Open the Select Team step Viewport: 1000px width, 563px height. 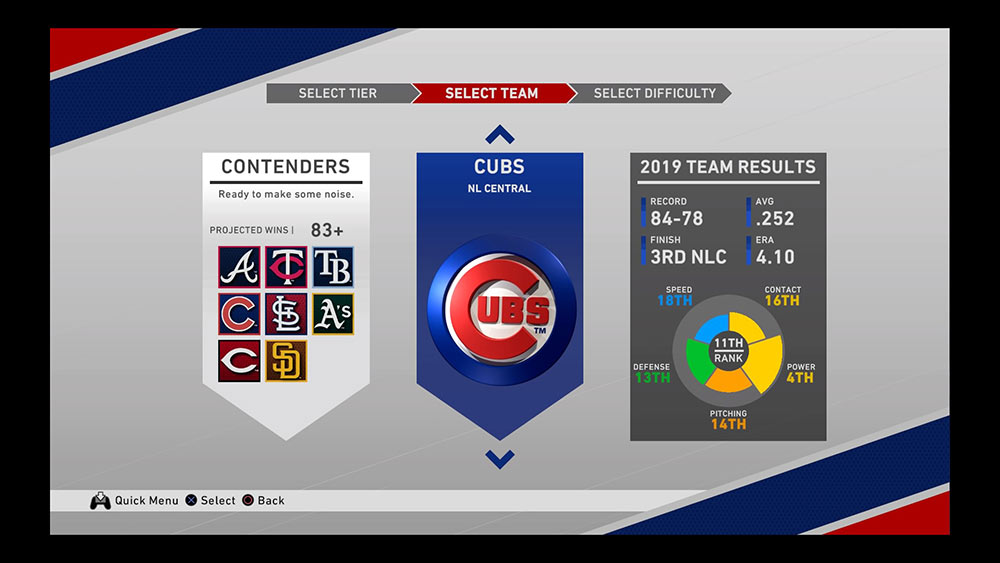[491, 93]
